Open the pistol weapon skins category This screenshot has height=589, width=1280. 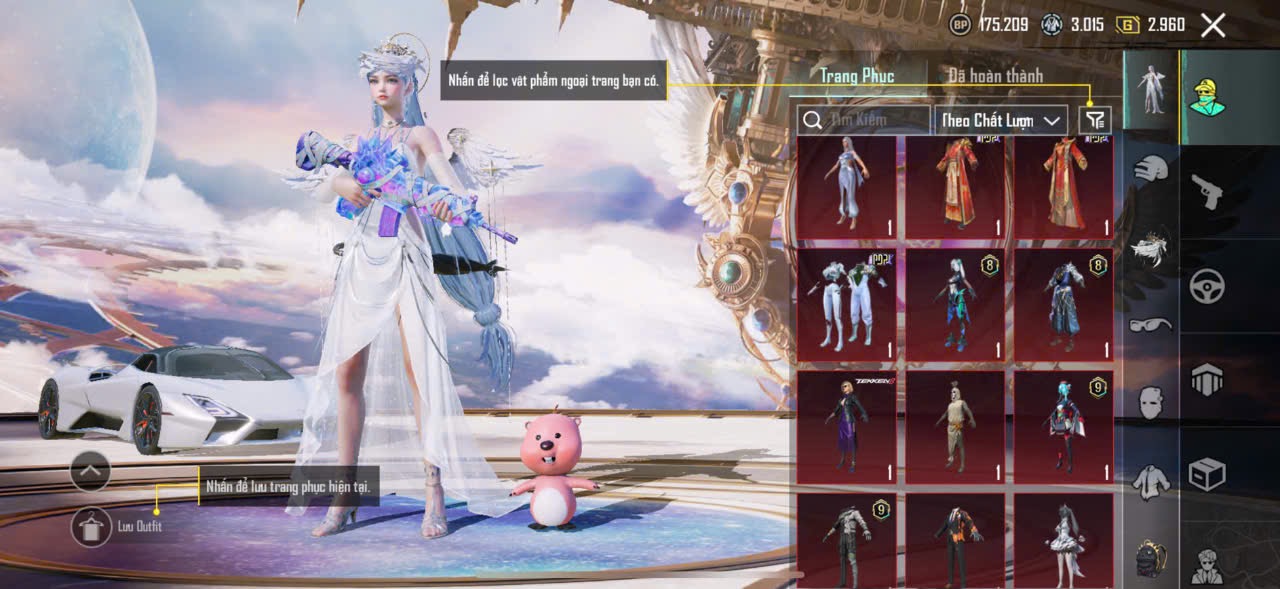click(1207, 191)
